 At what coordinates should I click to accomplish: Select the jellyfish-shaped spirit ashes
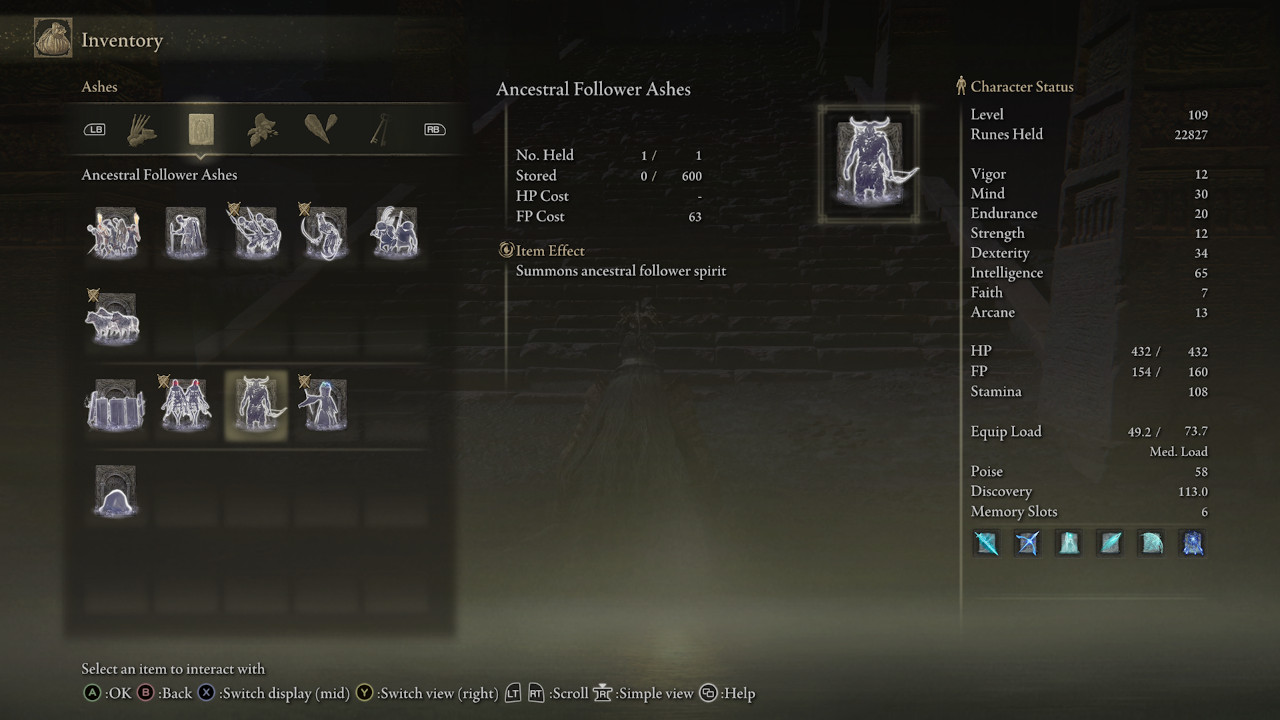[115, 491]
